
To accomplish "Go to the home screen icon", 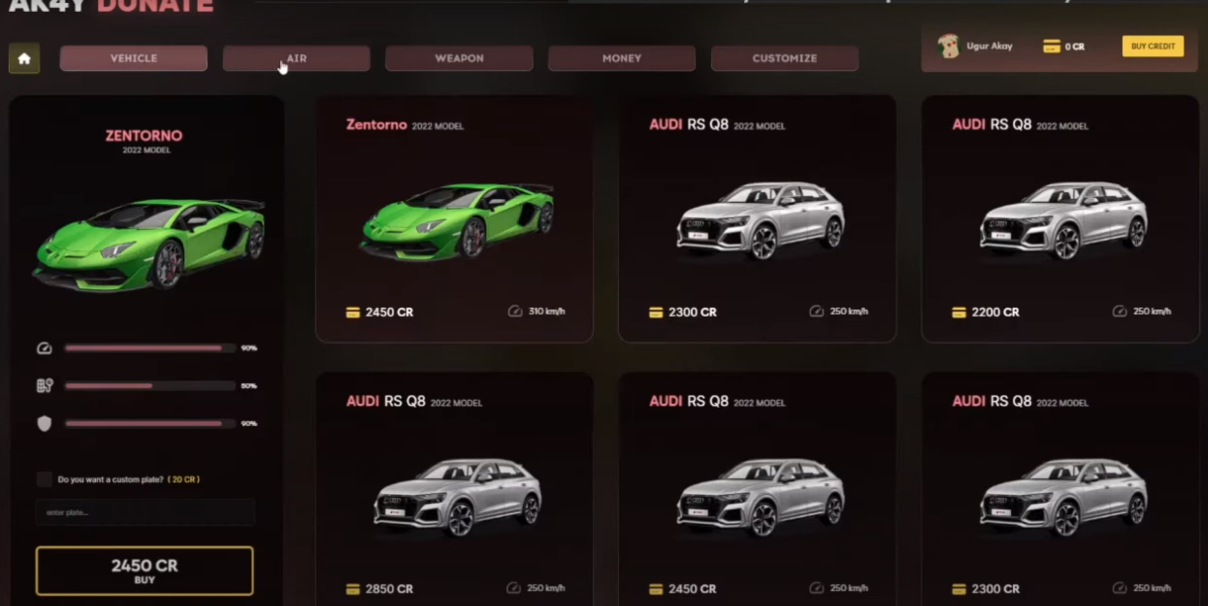I will click(24, 59).
